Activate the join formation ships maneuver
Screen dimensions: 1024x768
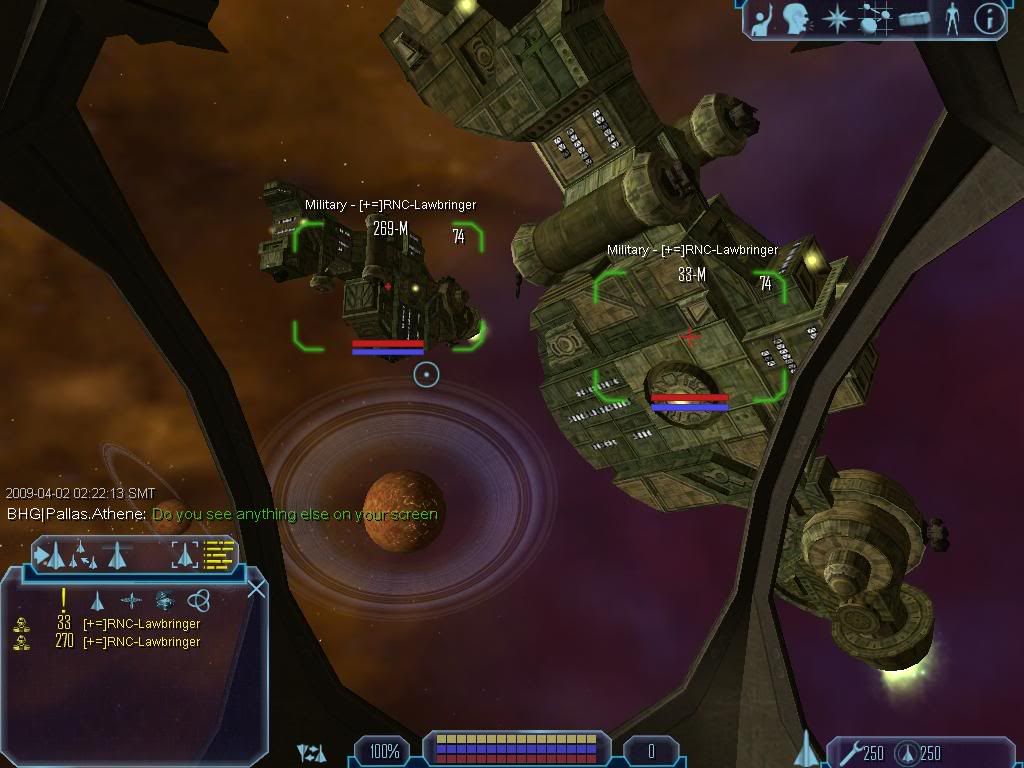click(x=84, y=553)
